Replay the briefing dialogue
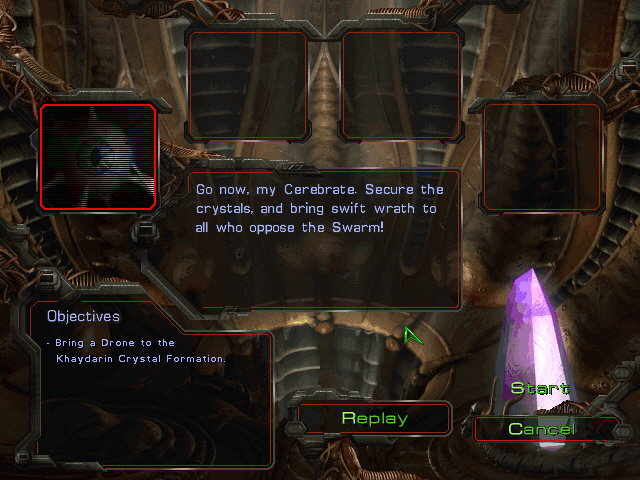Screen dimensions: 640x480 pyautogui.click(x=374, y=418)
